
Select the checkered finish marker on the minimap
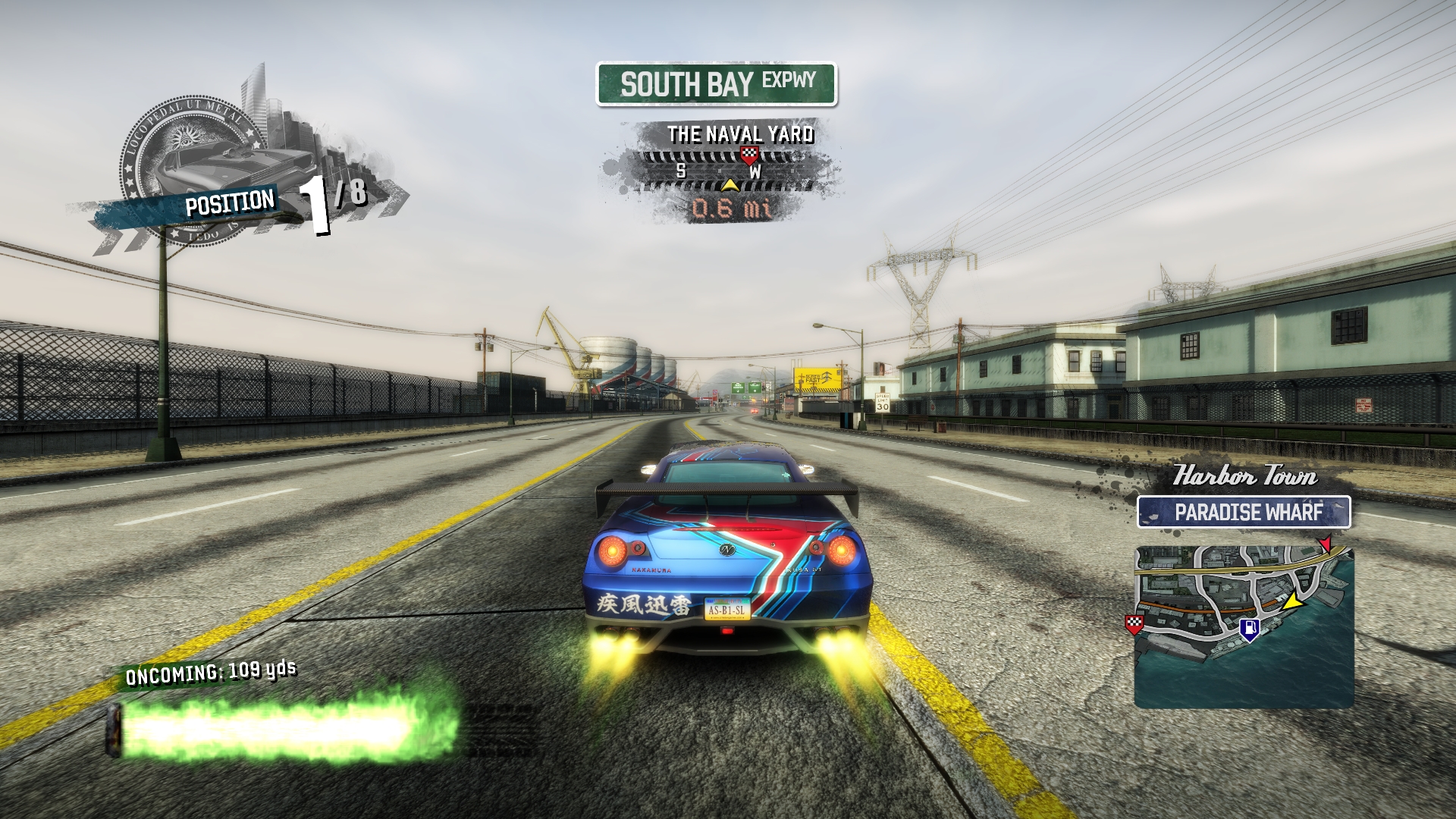tap(1134, 624)
